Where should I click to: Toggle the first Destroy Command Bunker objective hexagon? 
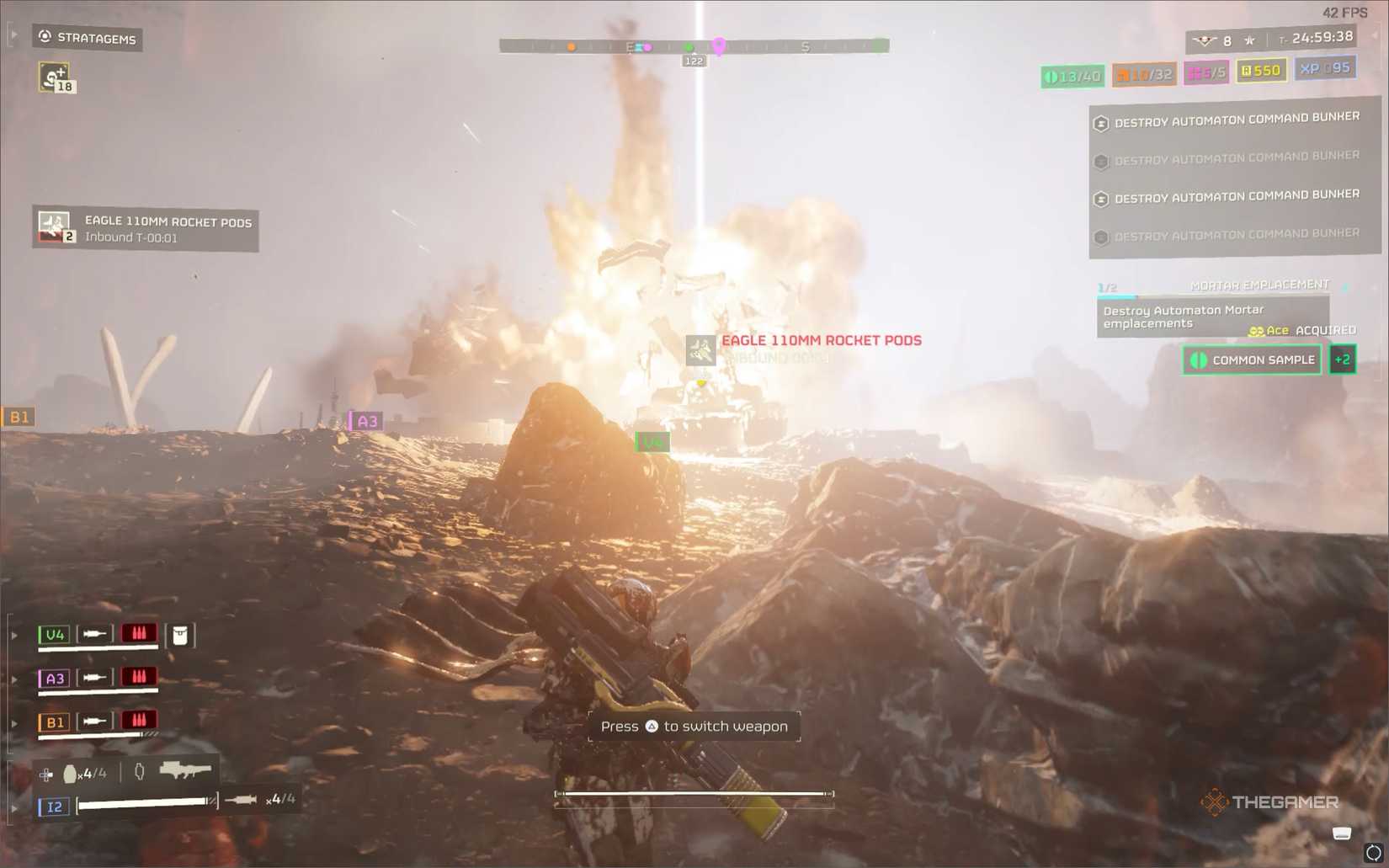1101,123
